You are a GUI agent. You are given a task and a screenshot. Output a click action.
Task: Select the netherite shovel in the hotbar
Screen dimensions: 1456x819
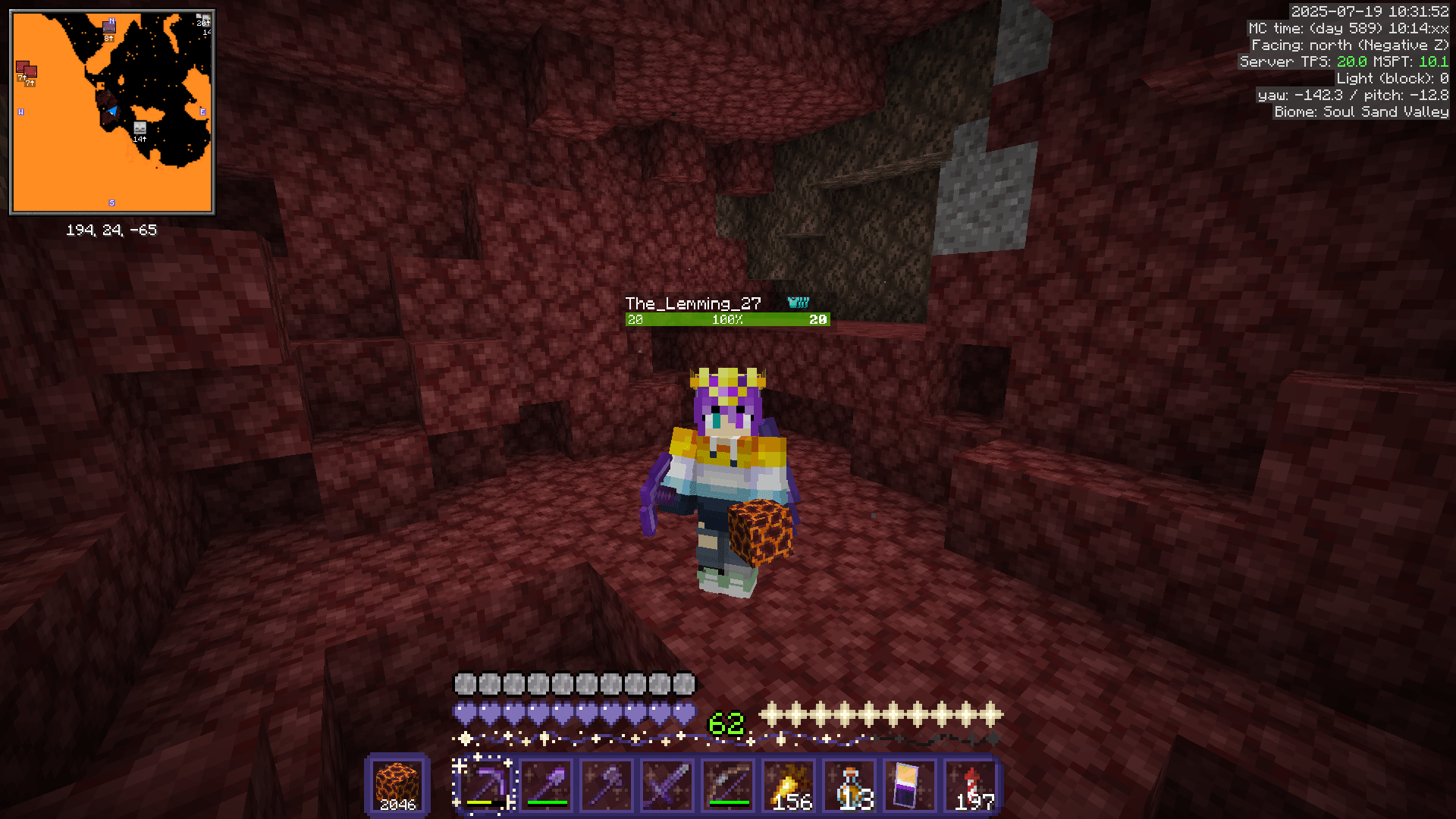pyautogui.click(x=546, y=785)
